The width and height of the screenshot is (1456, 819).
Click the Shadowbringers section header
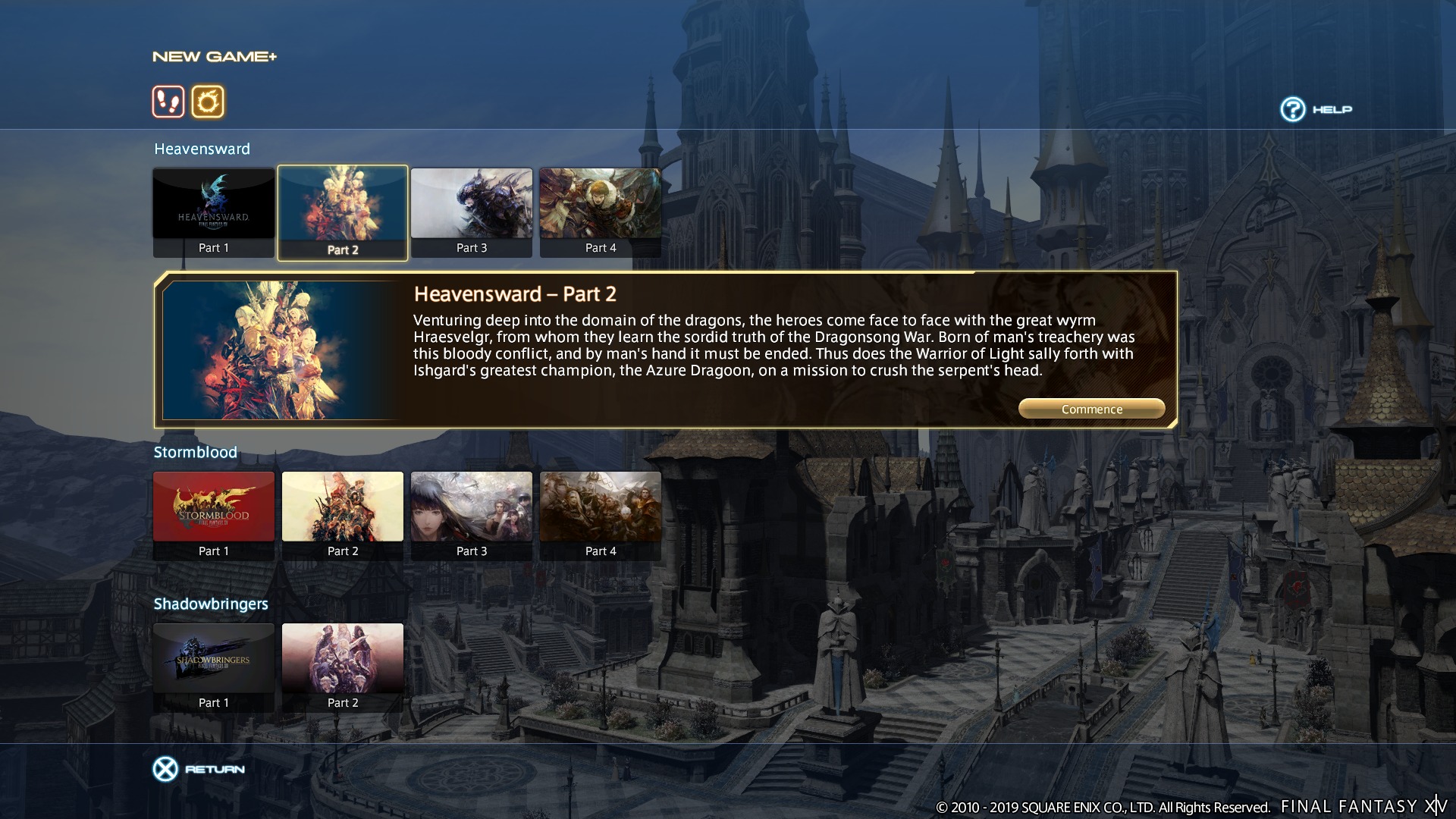pos(210,604)
